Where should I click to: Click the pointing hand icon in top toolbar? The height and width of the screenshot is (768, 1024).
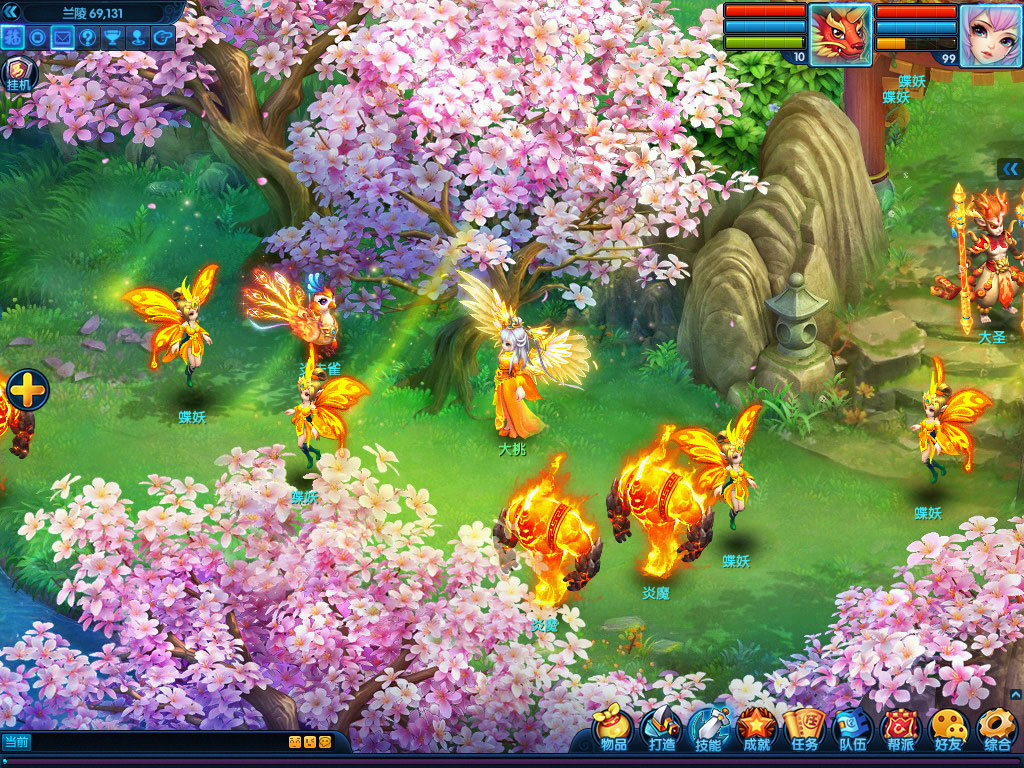pyautogui.click(x=161, y=38)
